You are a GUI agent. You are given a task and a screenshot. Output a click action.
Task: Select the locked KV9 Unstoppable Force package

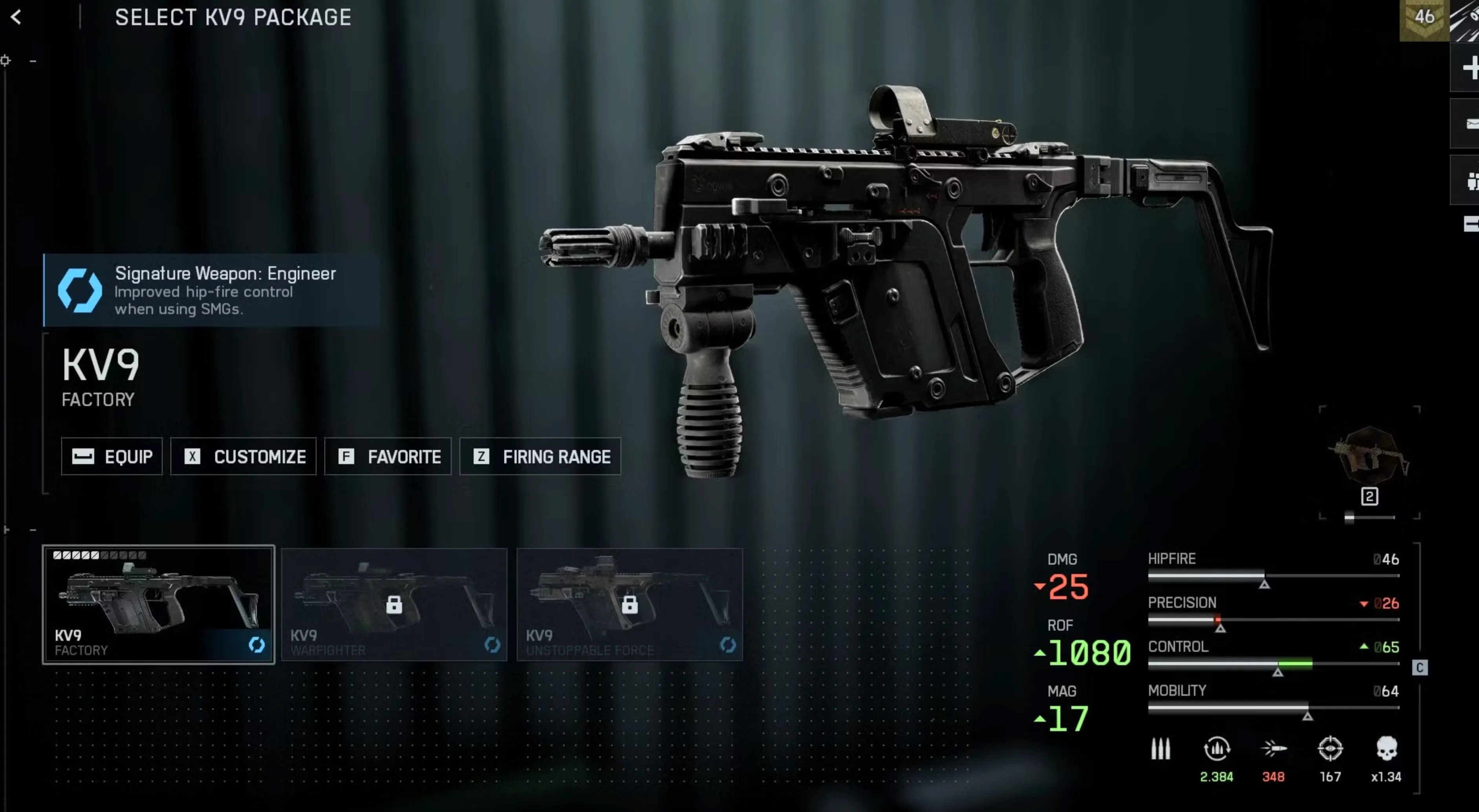[629, 604]
